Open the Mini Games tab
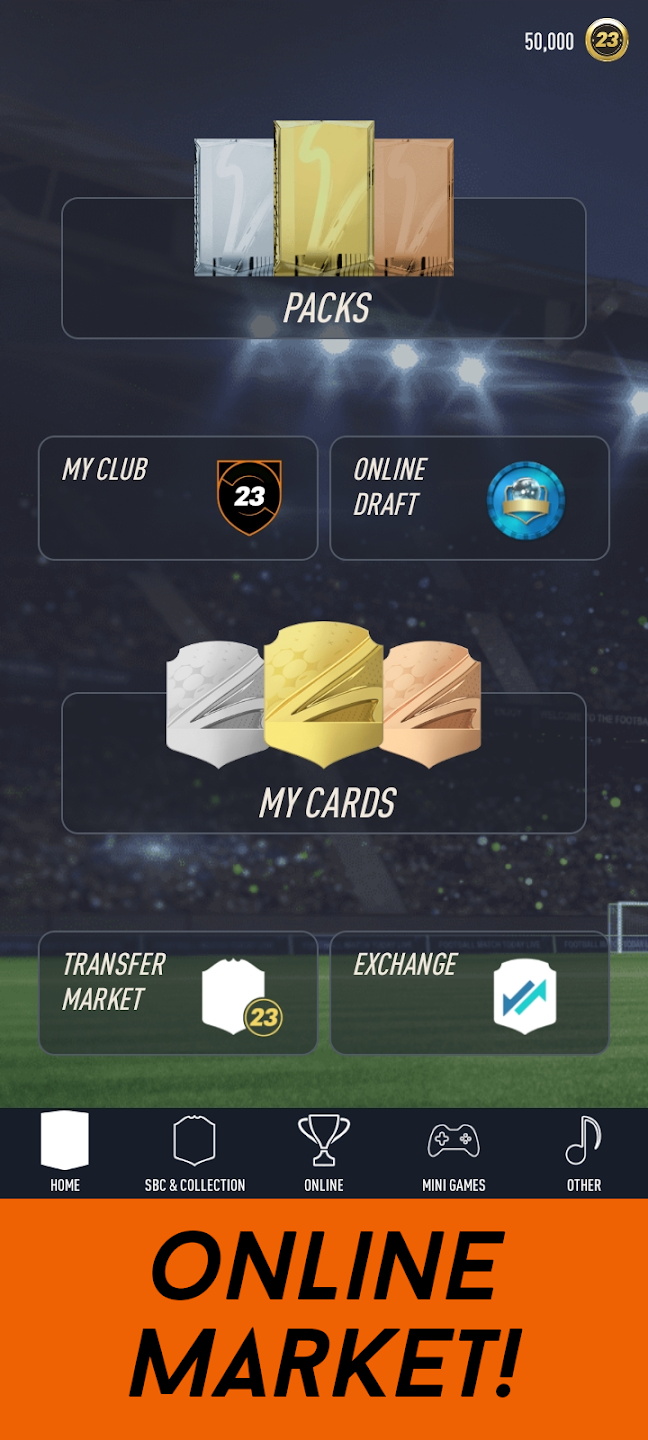The height and width of the screenshot is (1440, 648). tap(453, 1152)
